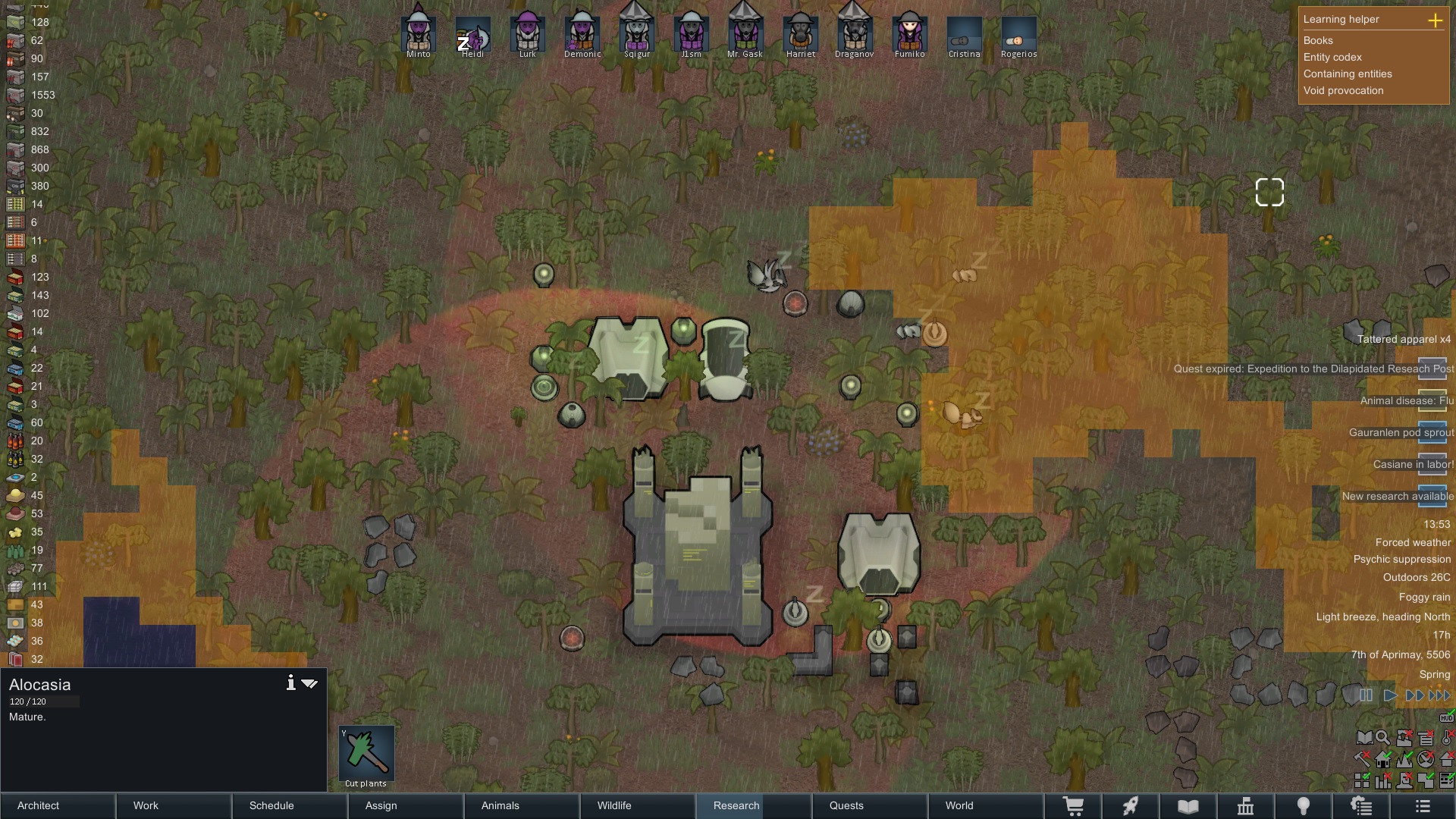Viewport: 1456px width, 819px height.
Task: Toggle the roof overlay icon
Action: 1447,759
